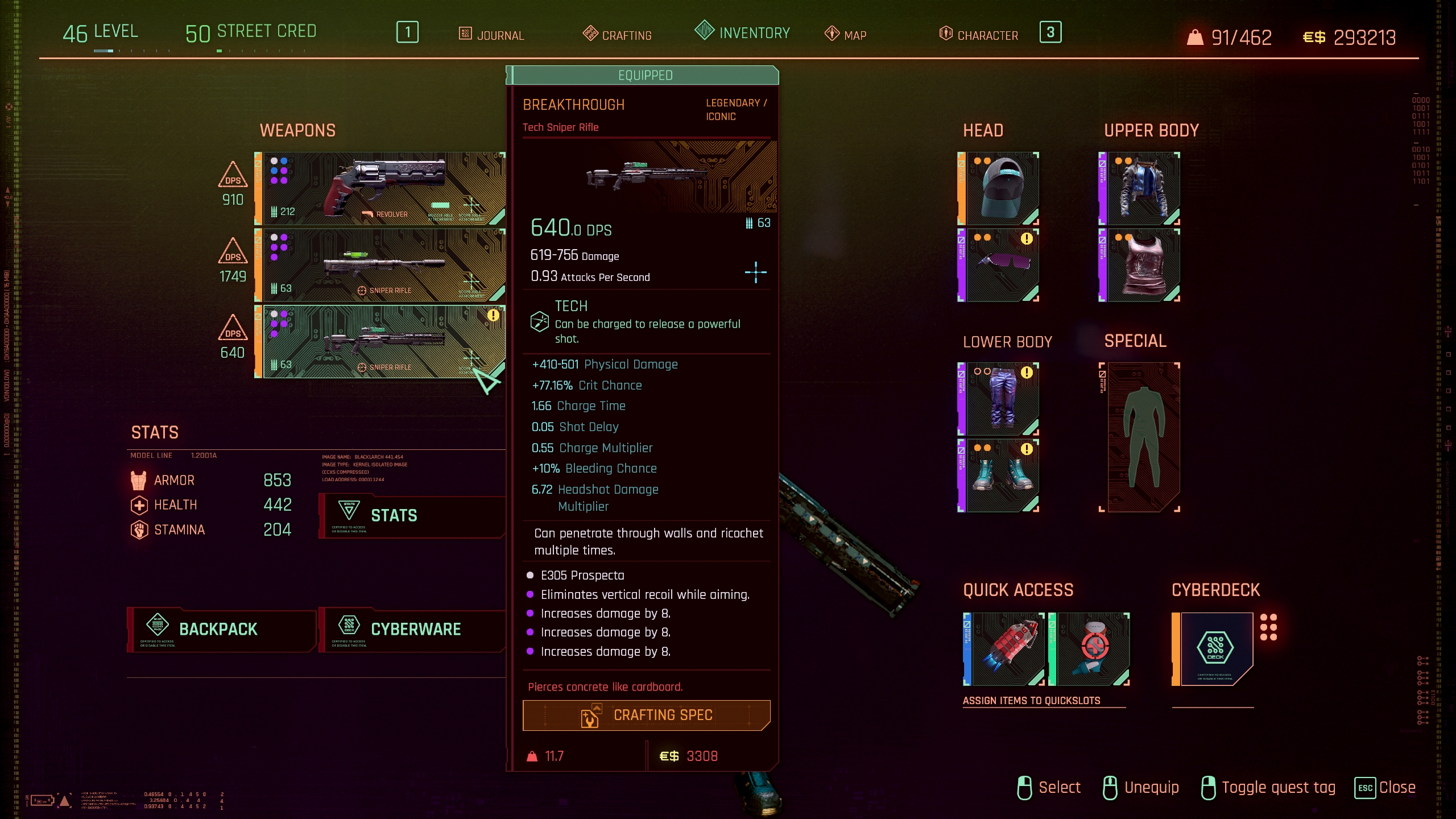Open the Backpack

click(x=221, y=629)
